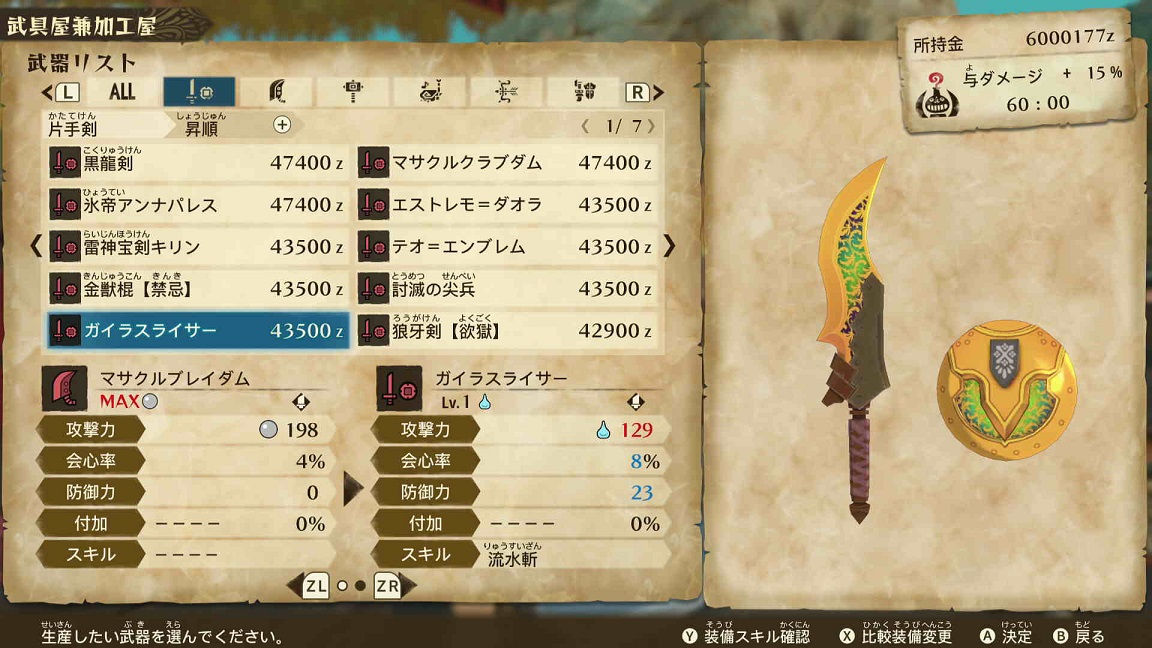
Task: Select 討滅の尖兵 weapon row
Action: click(x=507, y=289)
